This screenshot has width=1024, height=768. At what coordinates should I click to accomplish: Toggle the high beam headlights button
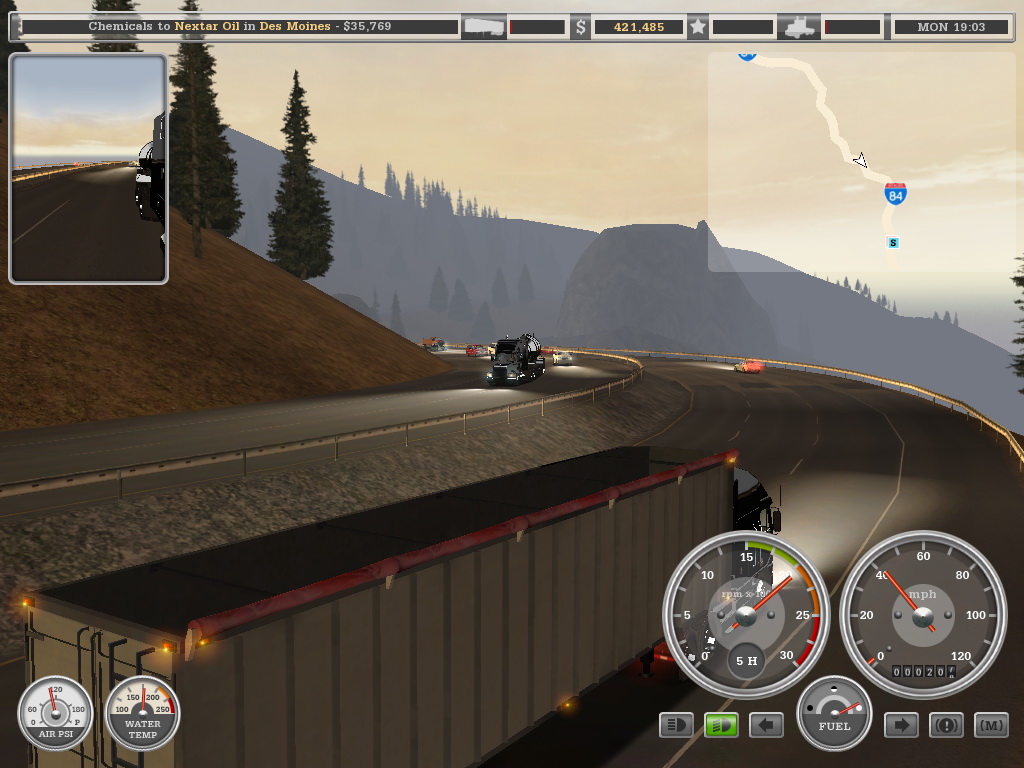click(677, 725)
